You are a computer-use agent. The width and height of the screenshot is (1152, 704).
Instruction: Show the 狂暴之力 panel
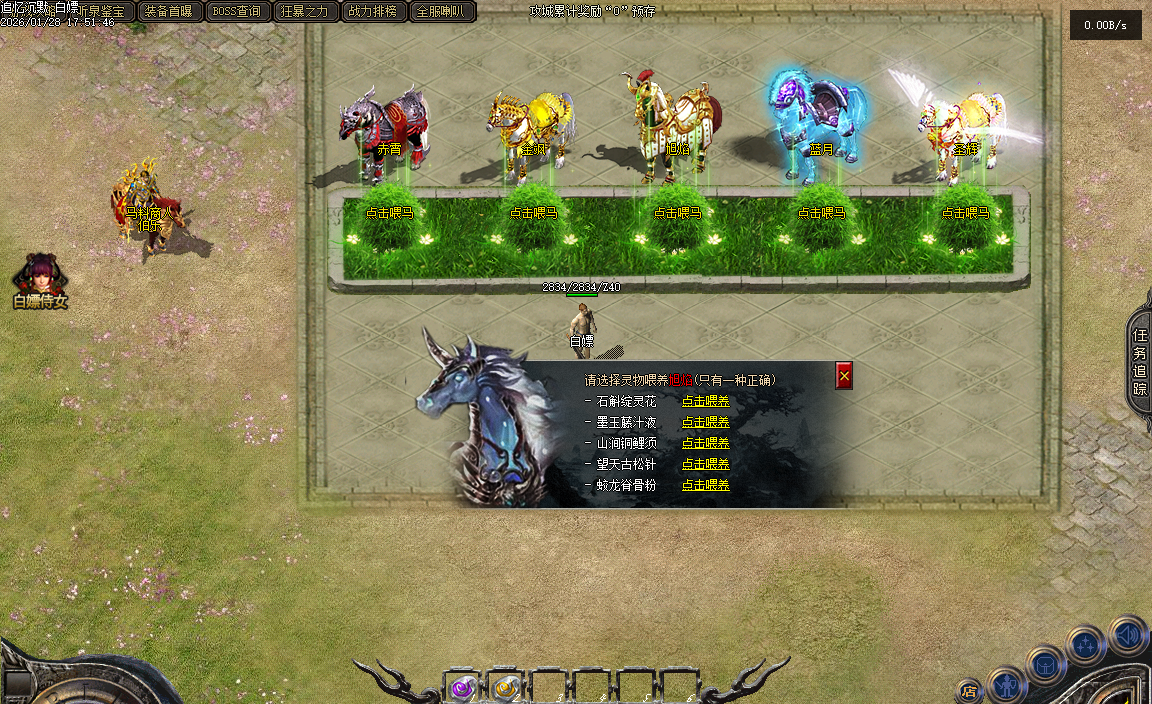click(305, 11)
